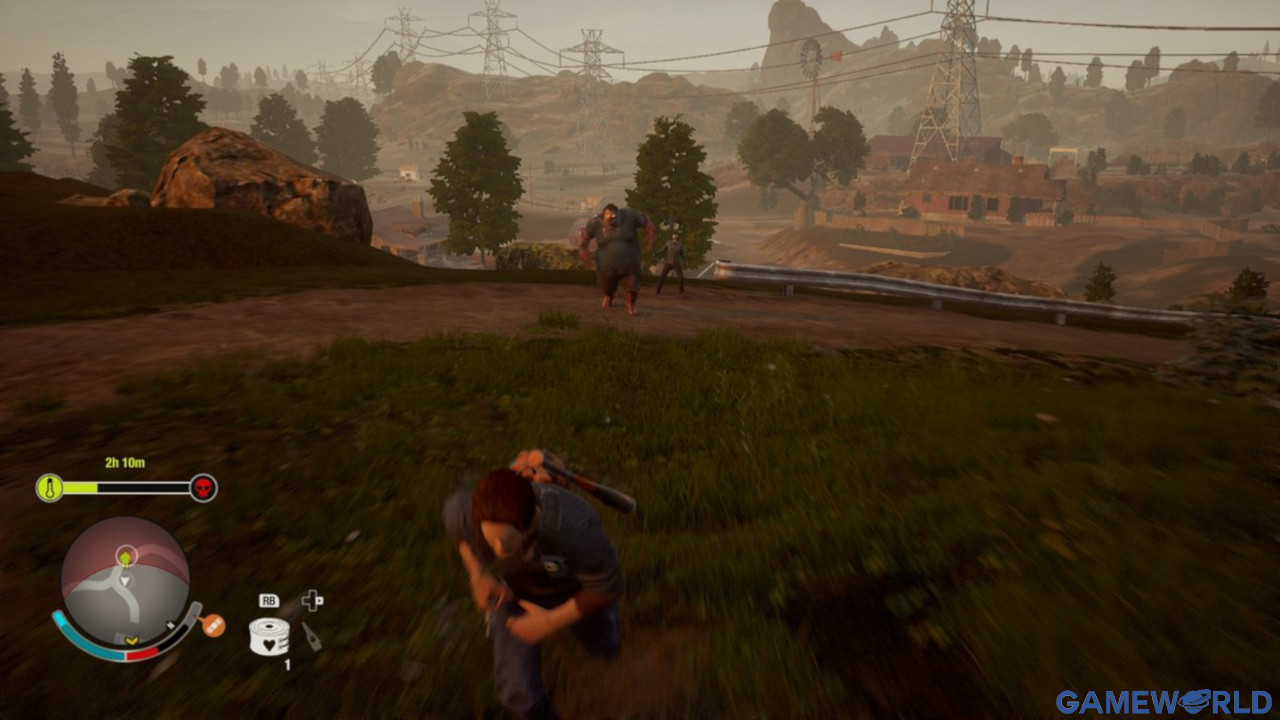Select the bandage roll item
Screen dimensions: 1280x720
(268, 636)
